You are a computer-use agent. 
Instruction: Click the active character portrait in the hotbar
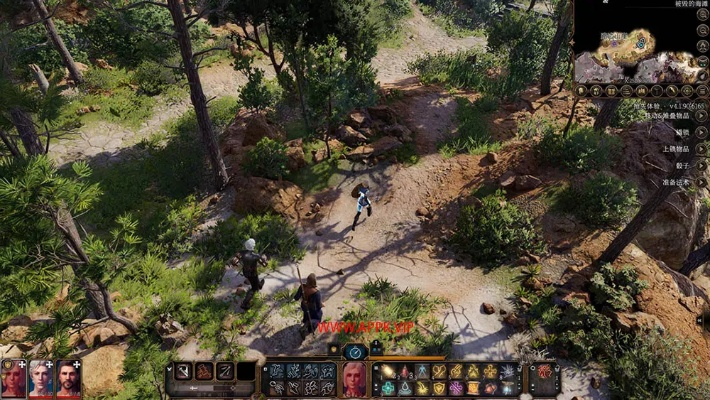click(x=354, y=379)
